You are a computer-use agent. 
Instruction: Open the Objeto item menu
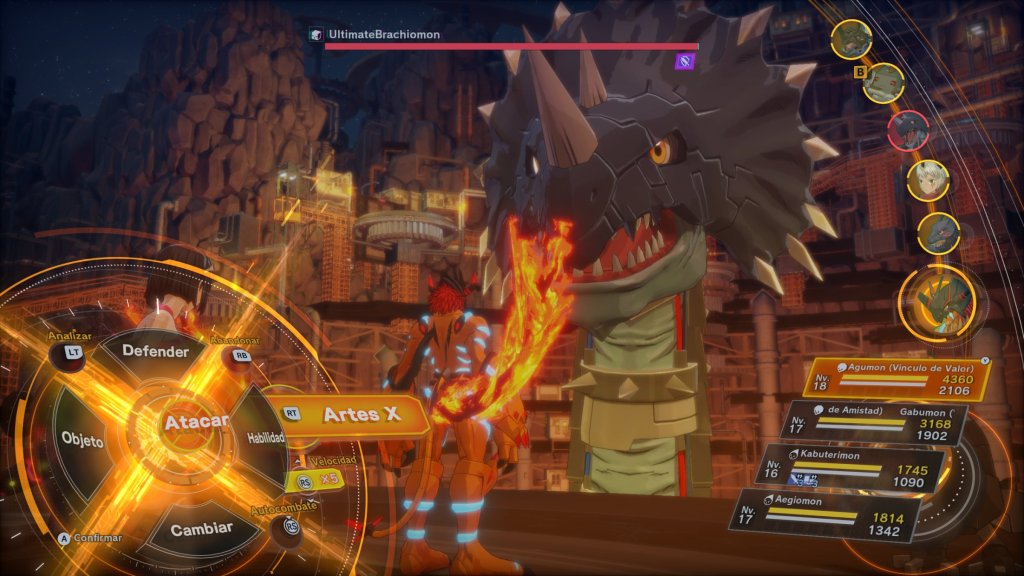tap(82, 440)
